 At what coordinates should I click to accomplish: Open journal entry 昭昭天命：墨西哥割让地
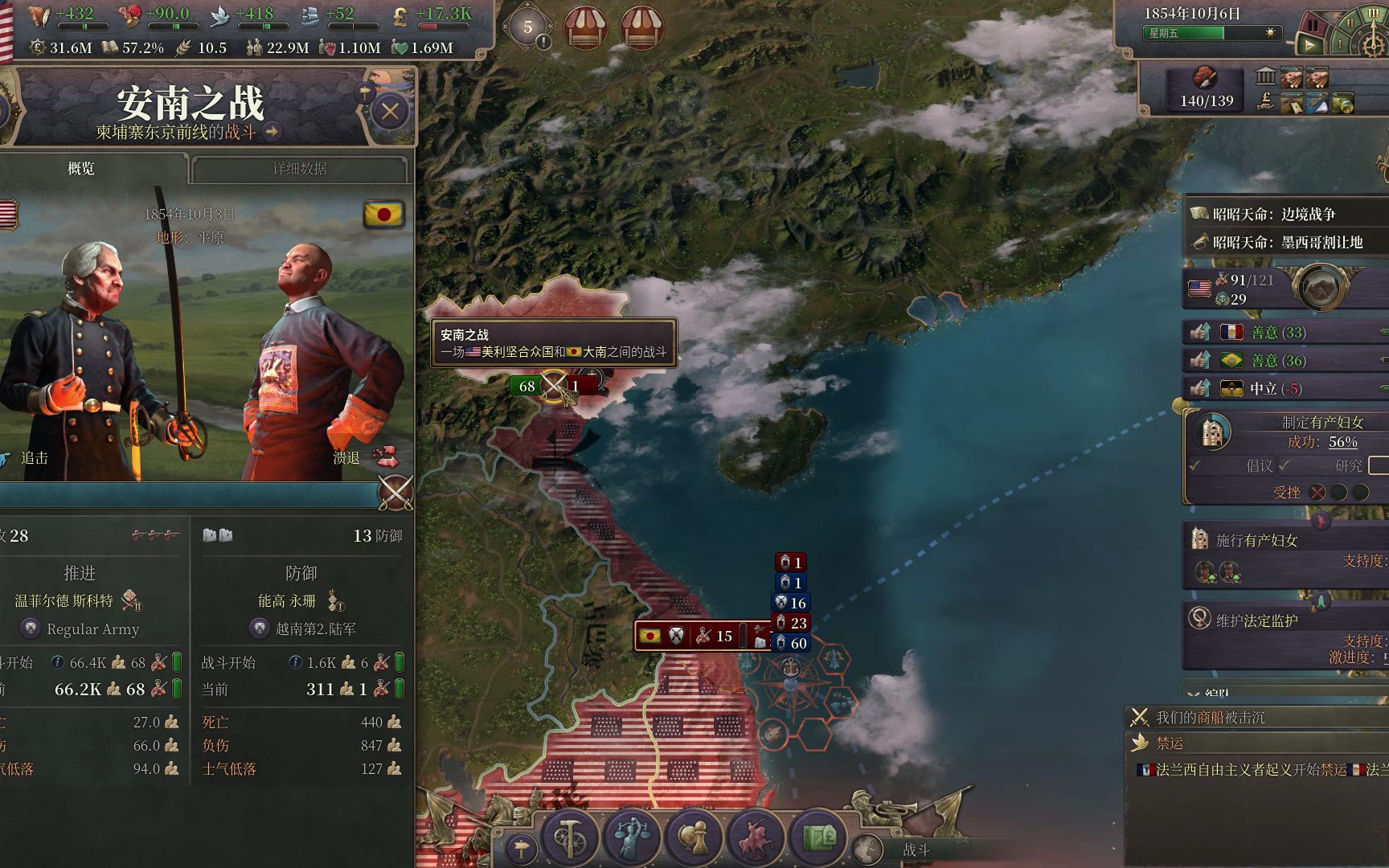click(1287, 242)
